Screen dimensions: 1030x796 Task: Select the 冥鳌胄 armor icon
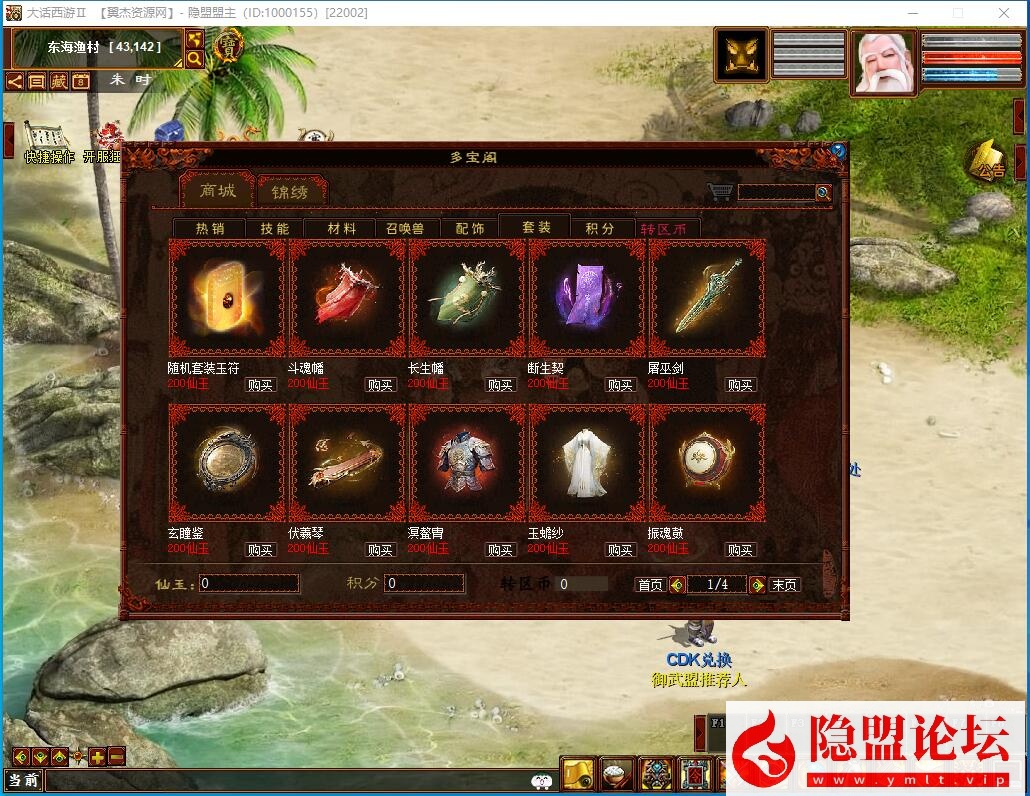(x=467, y=462)
